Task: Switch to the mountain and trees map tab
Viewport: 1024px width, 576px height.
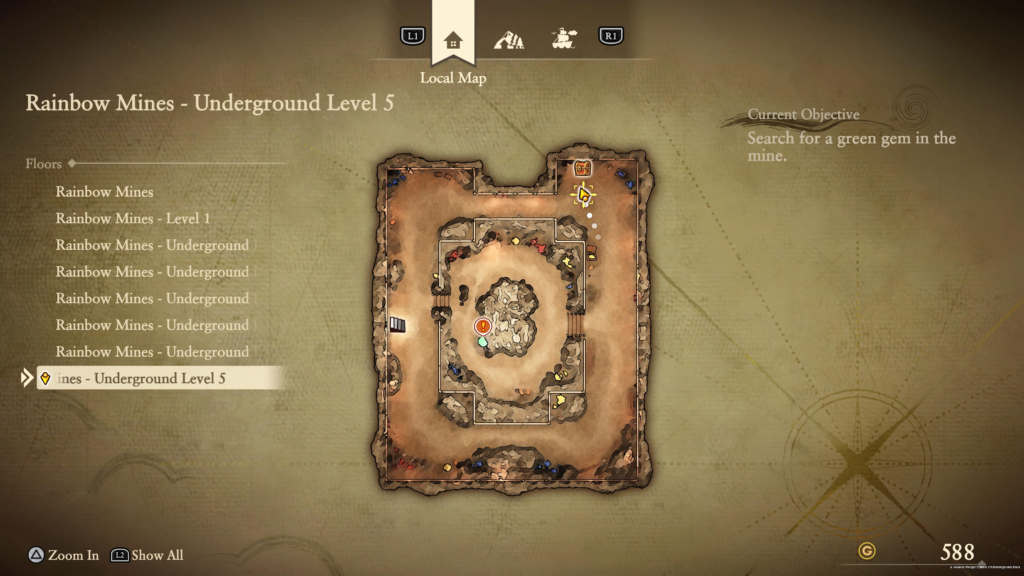Action: coord(509,40)
